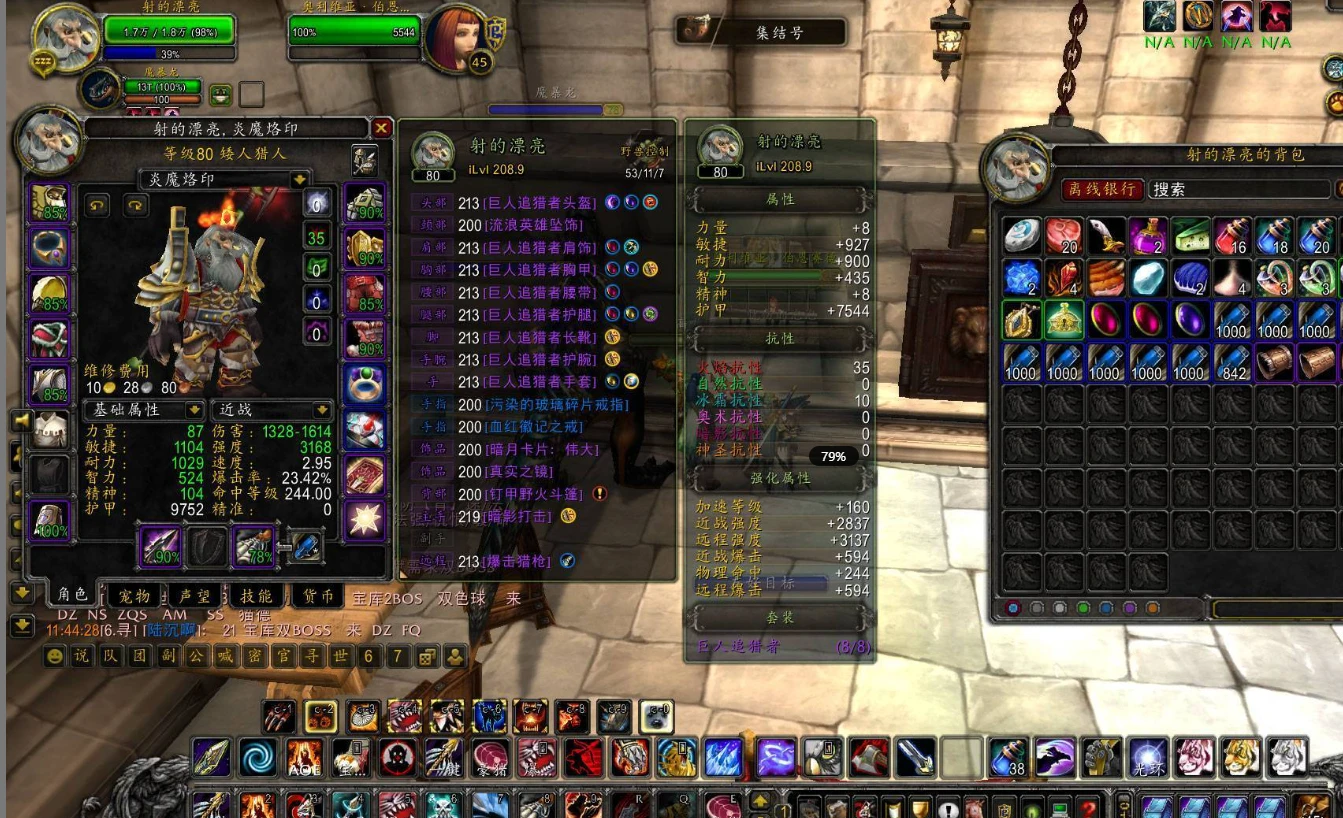Use the AOE ability icon
The image size is (1343, 818).
coord(304,757)
